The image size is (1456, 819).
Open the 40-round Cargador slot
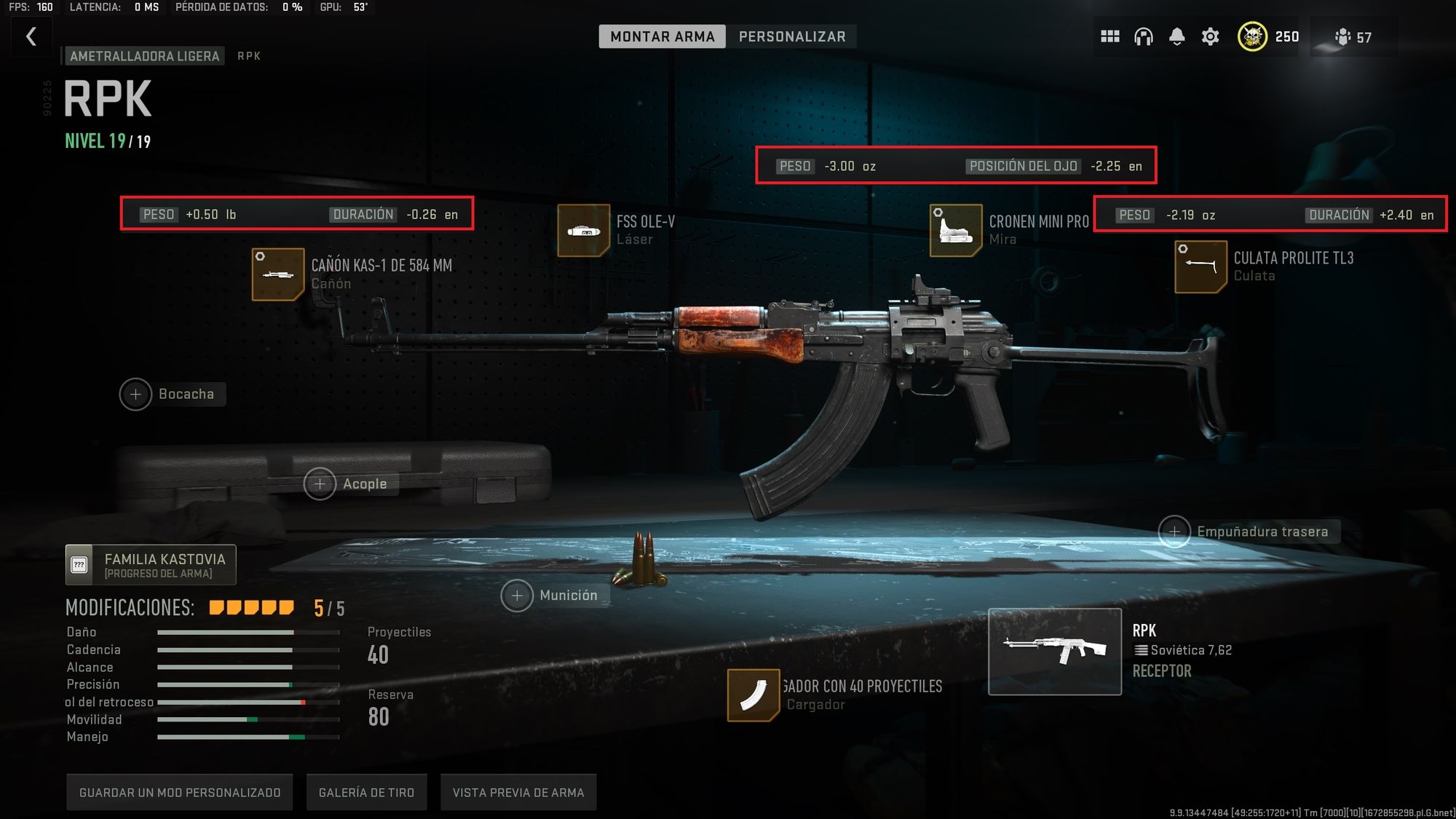coord(753,695)
